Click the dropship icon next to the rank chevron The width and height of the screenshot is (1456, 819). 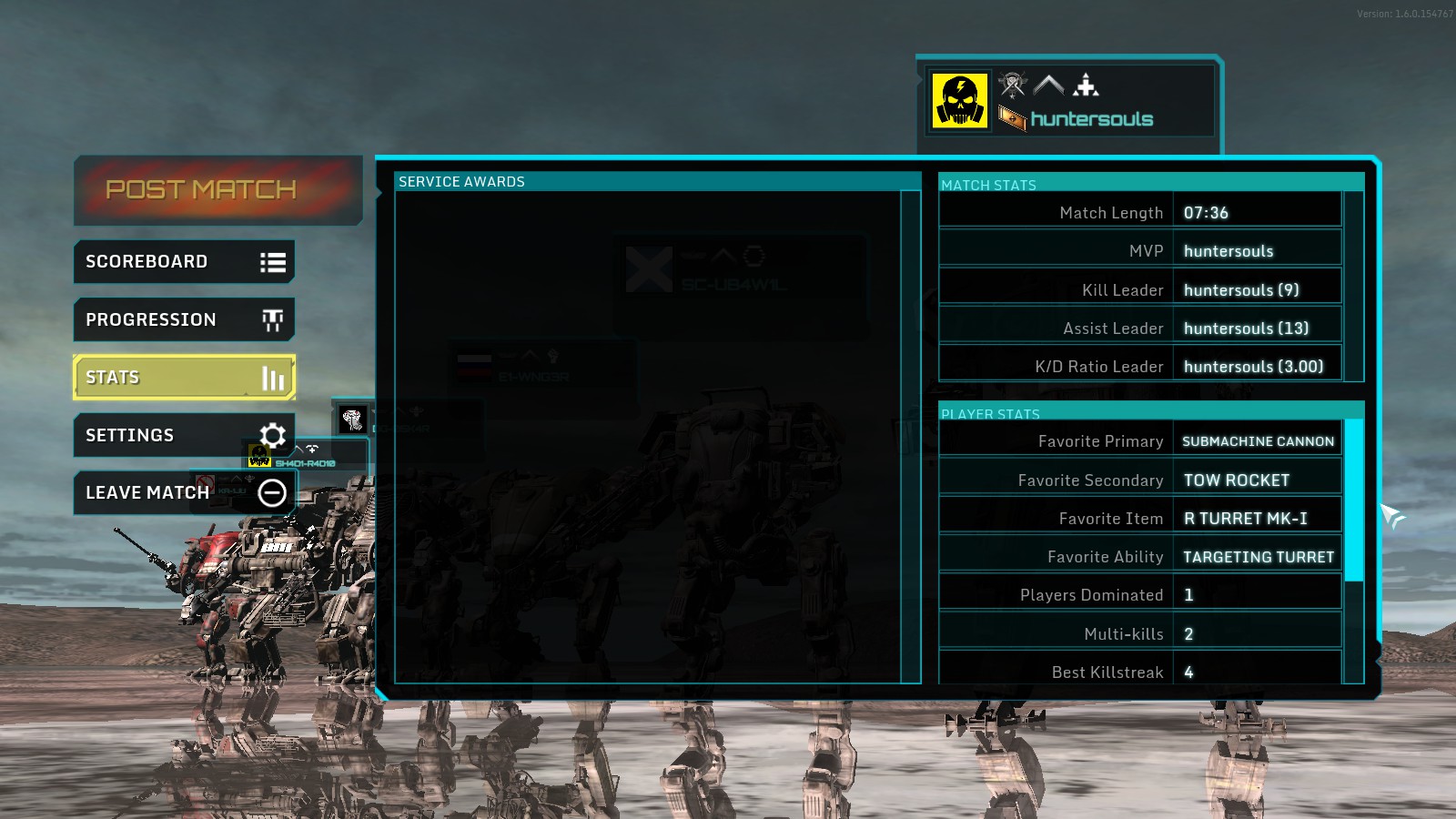(x=1087, y=85)
